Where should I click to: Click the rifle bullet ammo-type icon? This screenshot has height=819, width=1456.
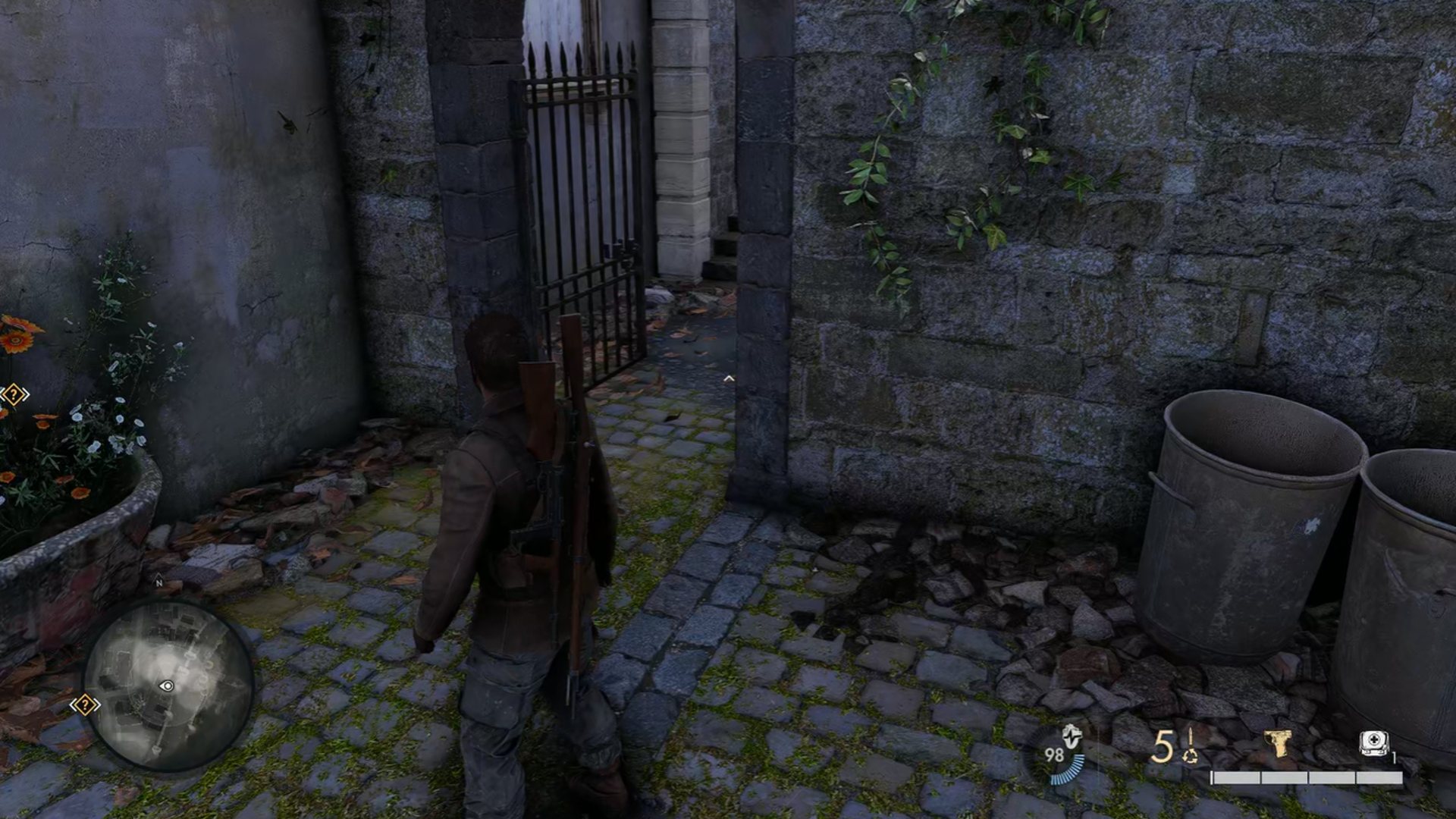[x=1191, y=745]
